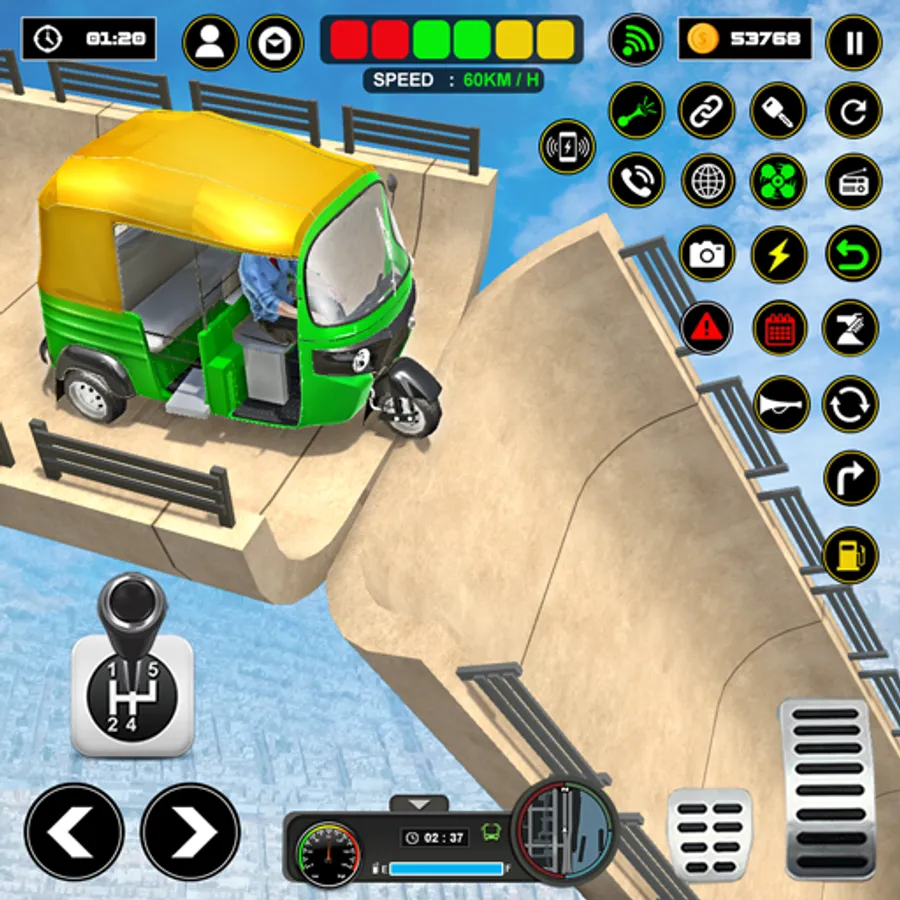The image size is (900, 900).
Task: Switch view with the camera icon
Action: (707, 254)
